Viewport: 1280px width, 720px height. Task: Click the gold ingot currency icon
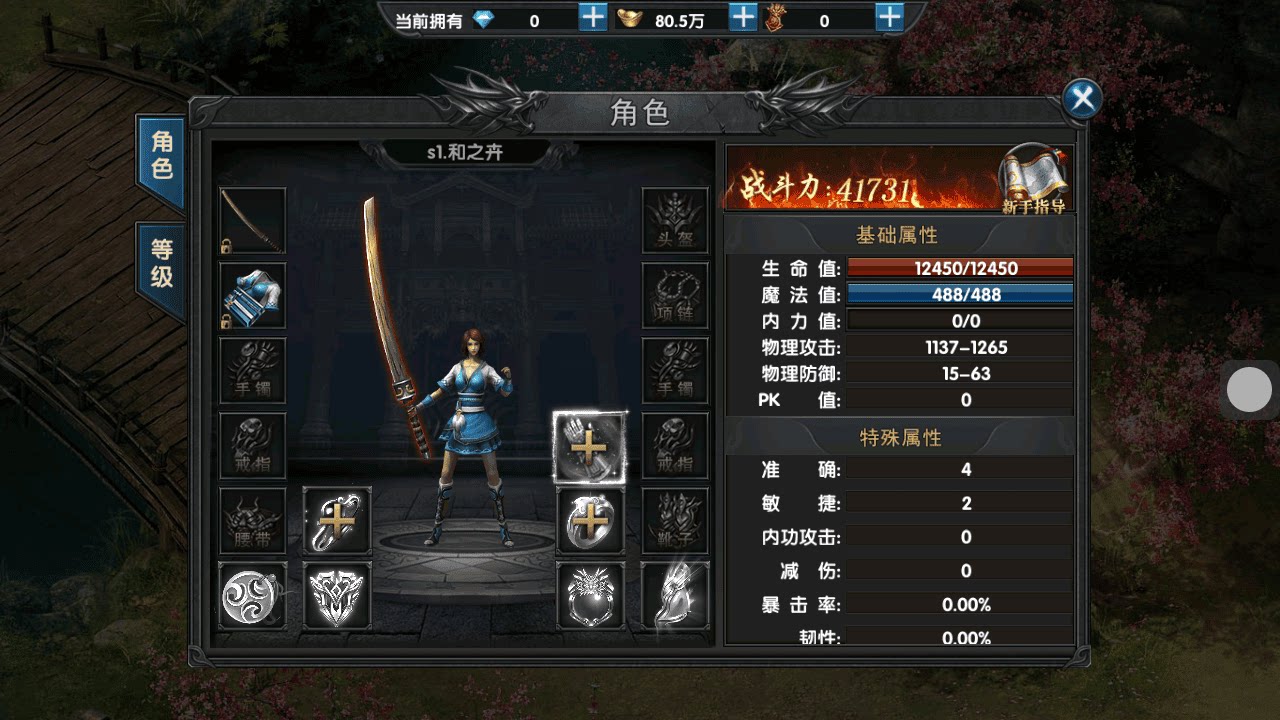(x=630, y=17)
